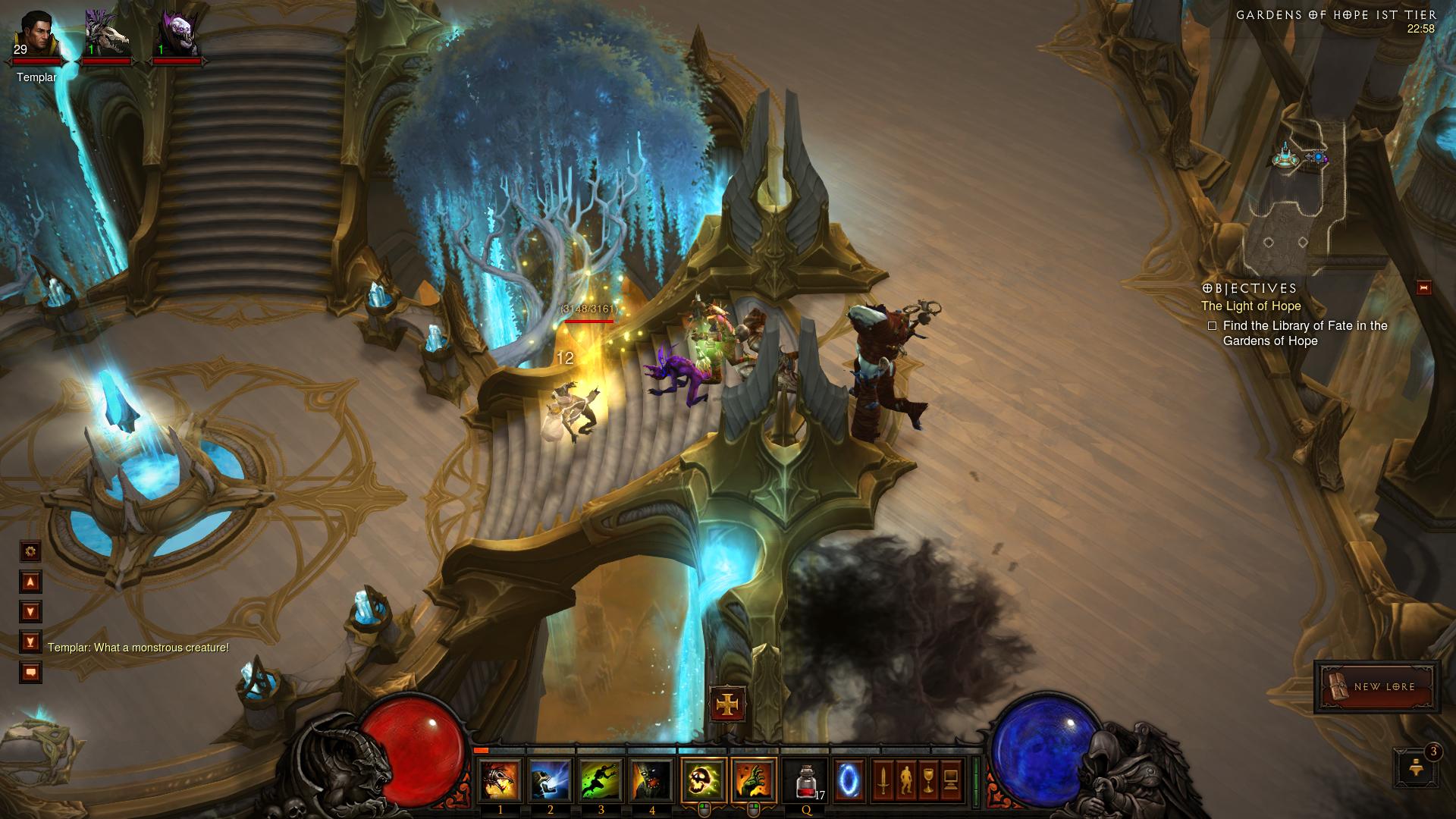Image resolution: width=1456 pixels, height=819 pixels.
Task: Open chat settings gear icon
Action: (x=30, y=551)
